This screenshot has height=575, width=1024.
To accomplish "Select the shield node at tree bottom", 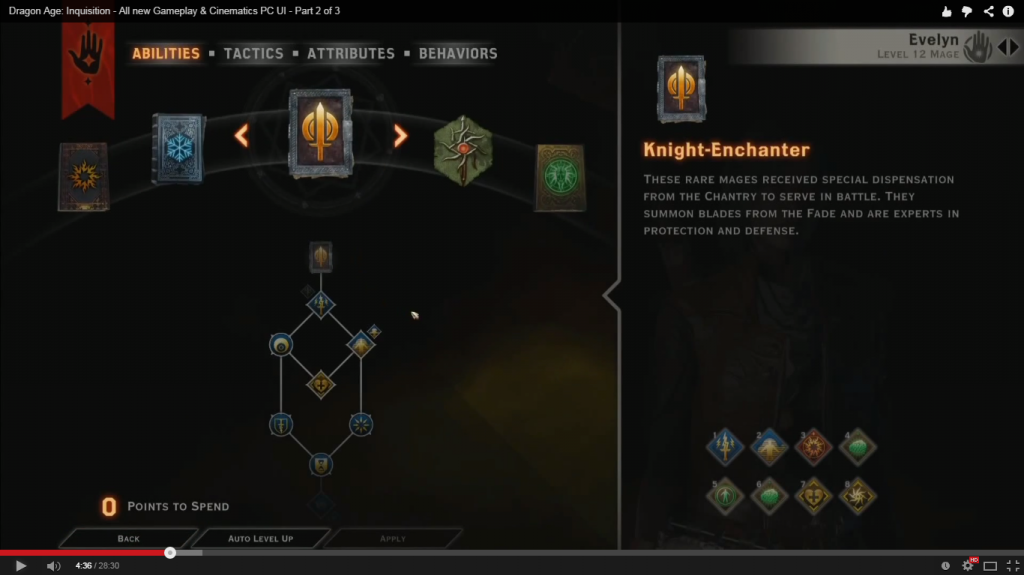I will [x=320, y=464].
